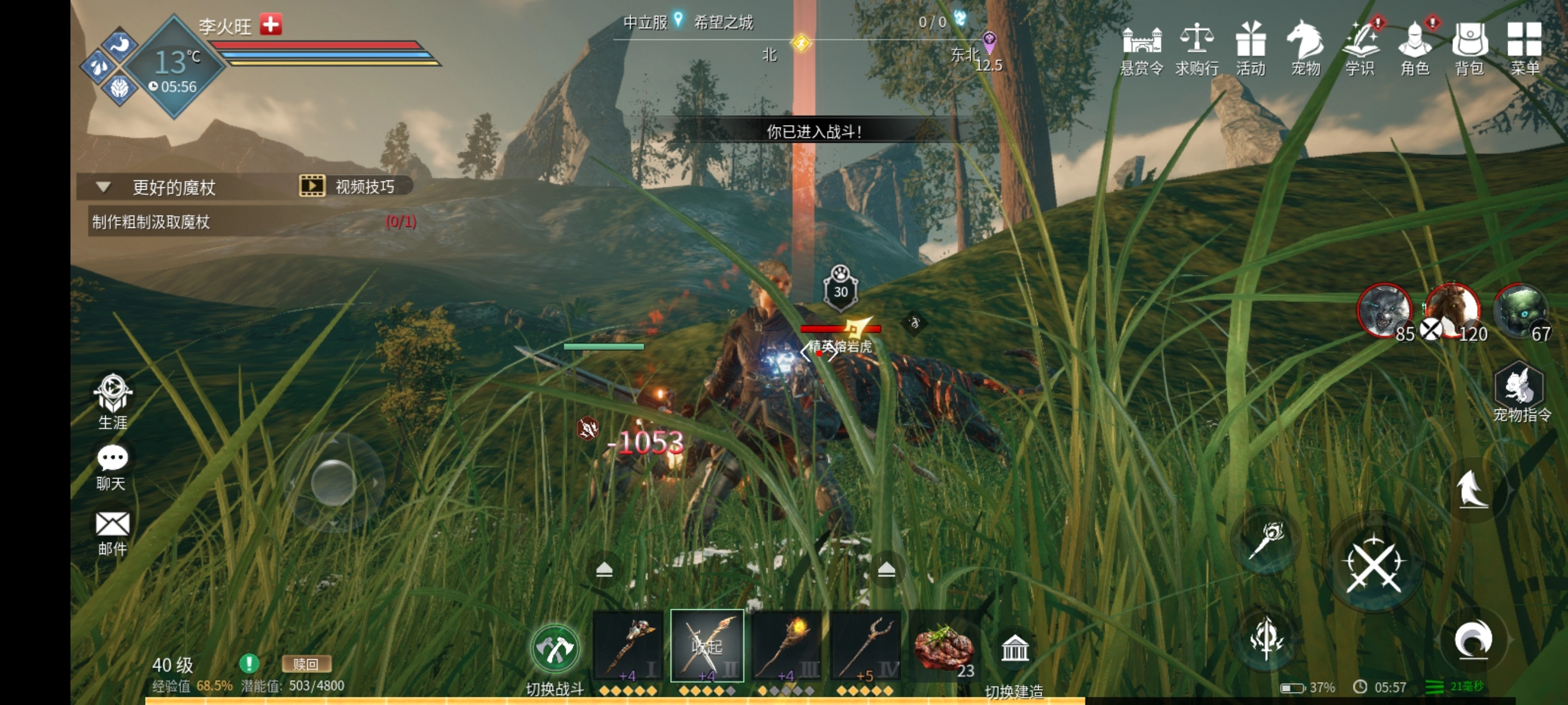The height and width of the screenshot is (705, 1568).
Task: Open the 背包 backpack inventory
Action: click(1469, 49)
